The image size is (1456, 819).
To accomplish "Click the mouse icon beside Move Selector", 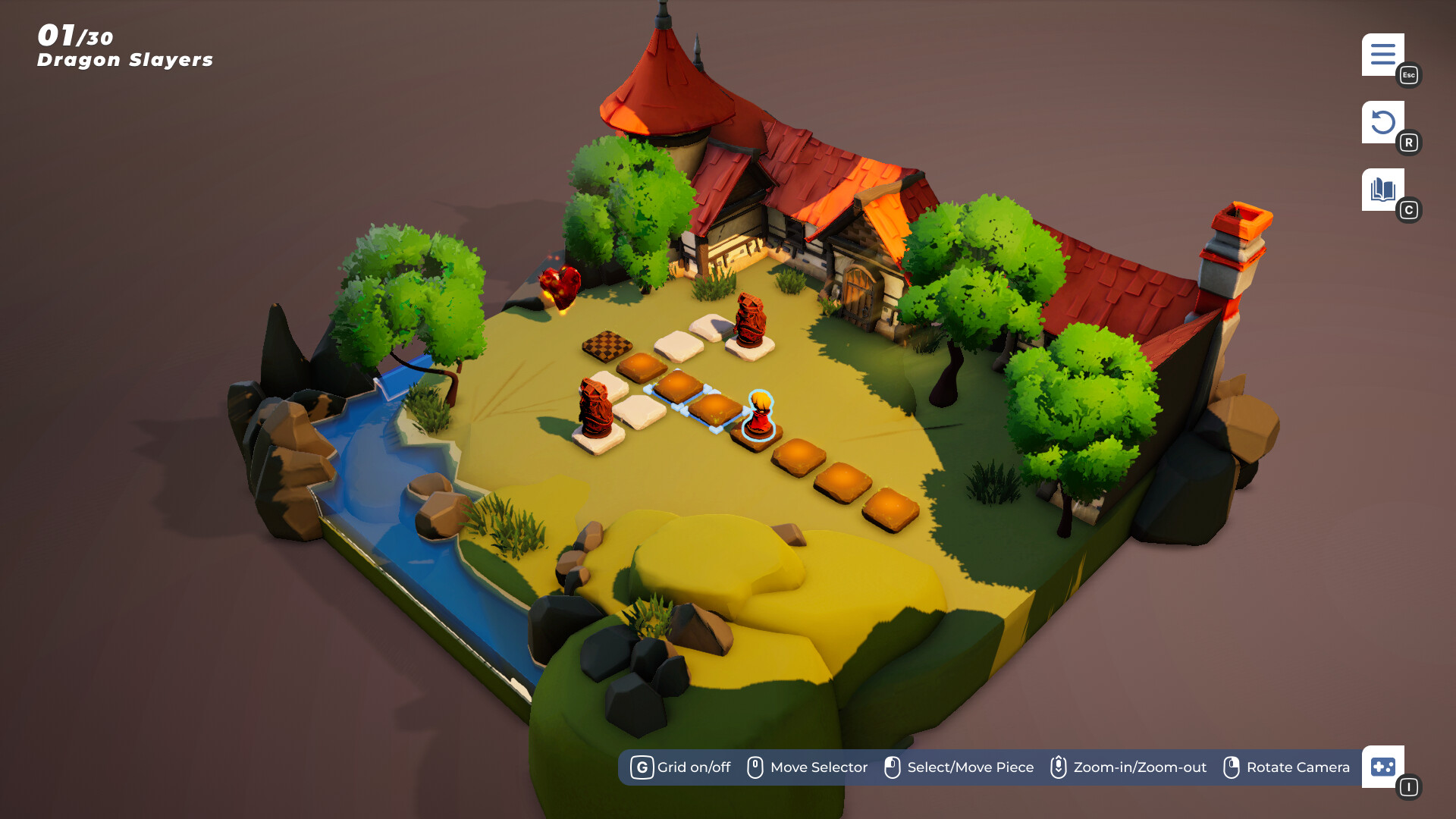I will [x=755, y=767].
